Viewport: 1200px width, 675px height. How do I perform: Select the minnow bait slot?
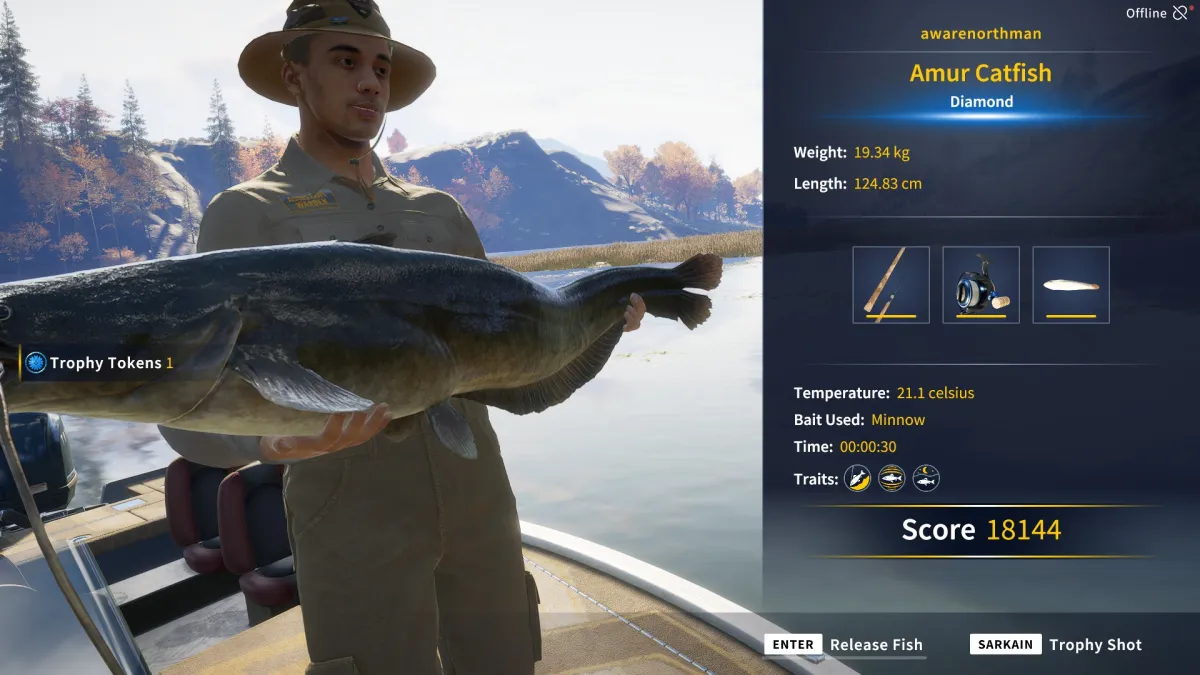click(1071, 285)
